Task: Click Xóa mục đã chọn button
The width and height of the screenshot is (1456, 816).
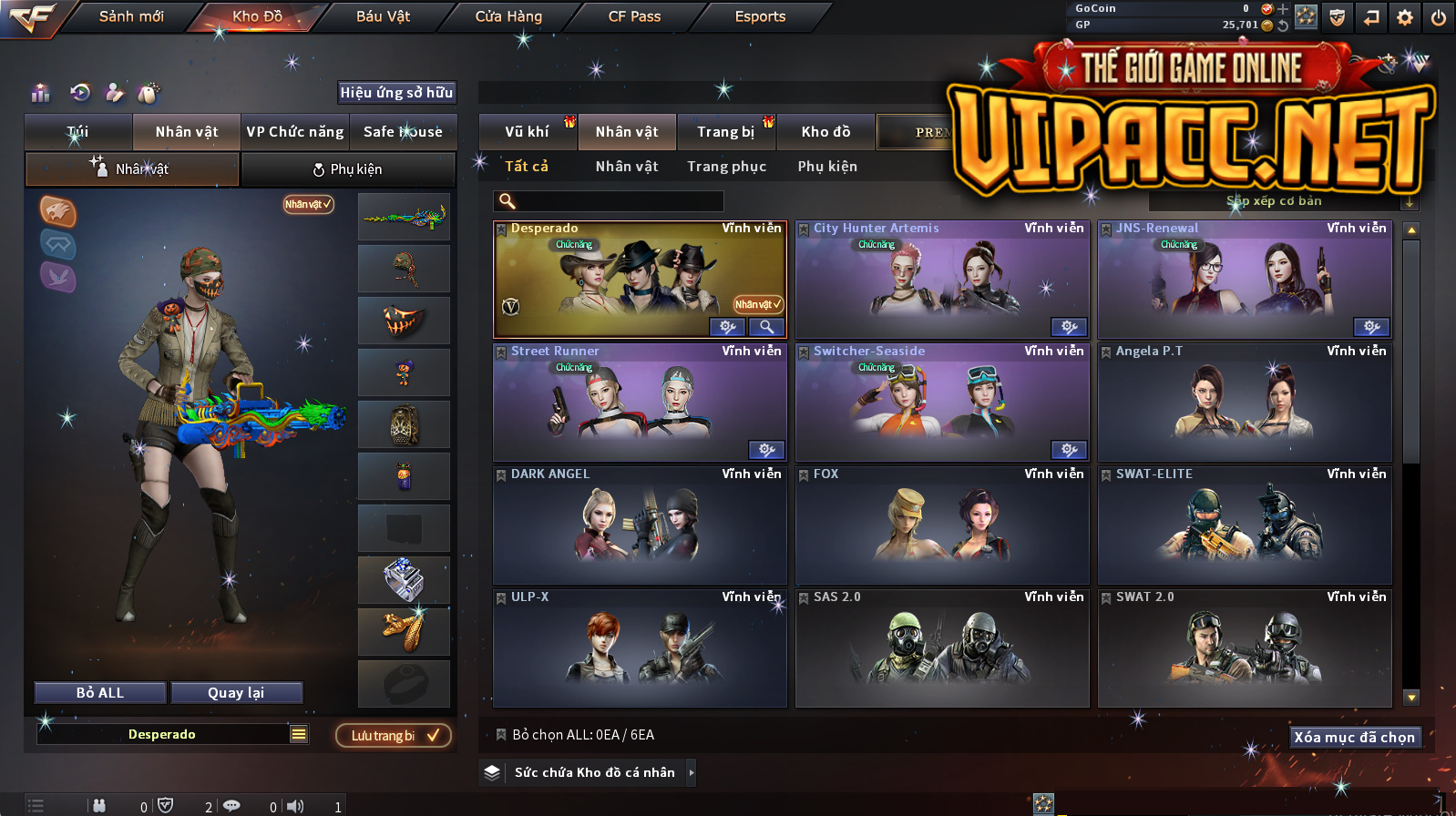Action: pos(1355,738)
